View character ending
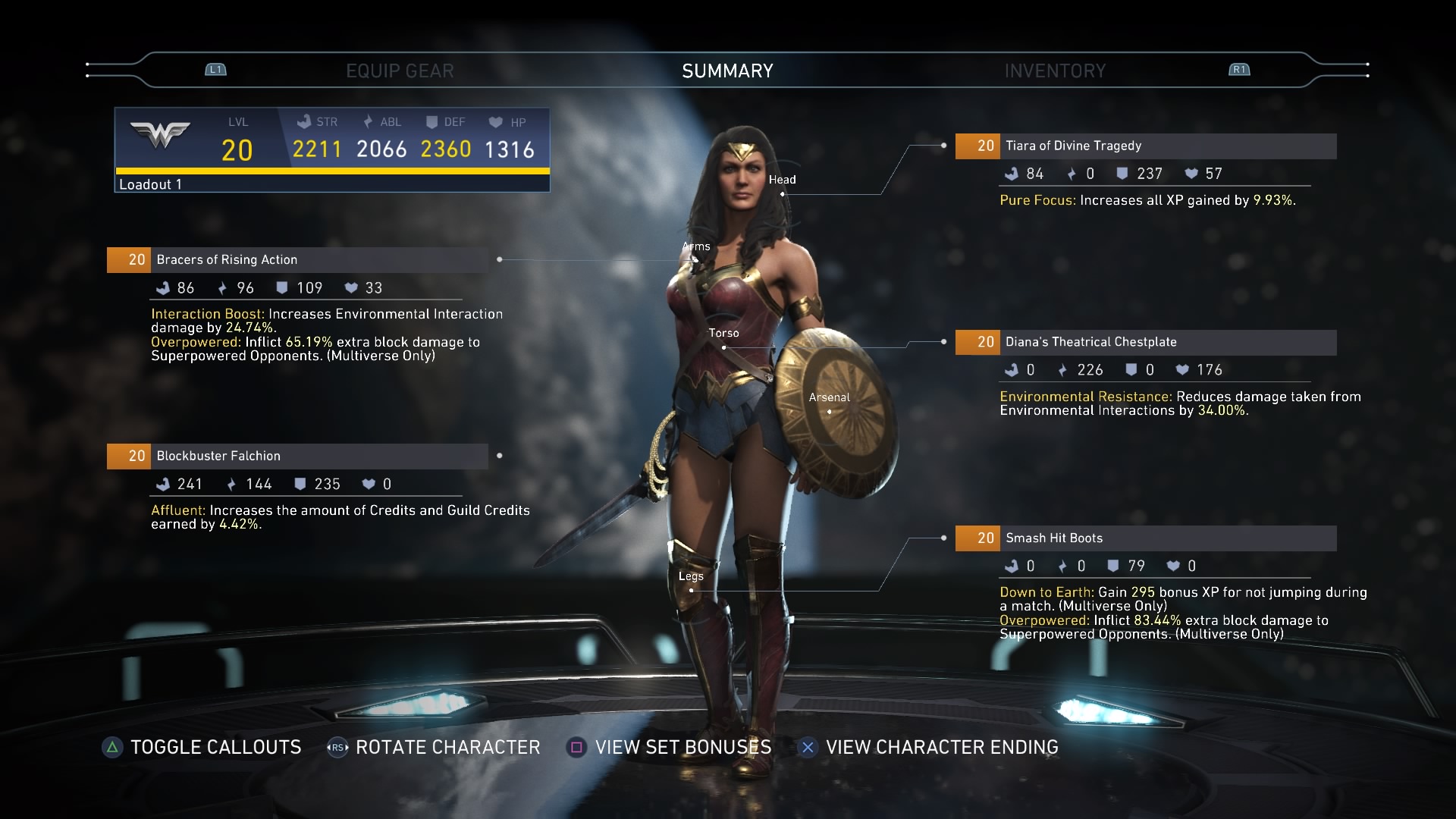 (x=929, y=748)
